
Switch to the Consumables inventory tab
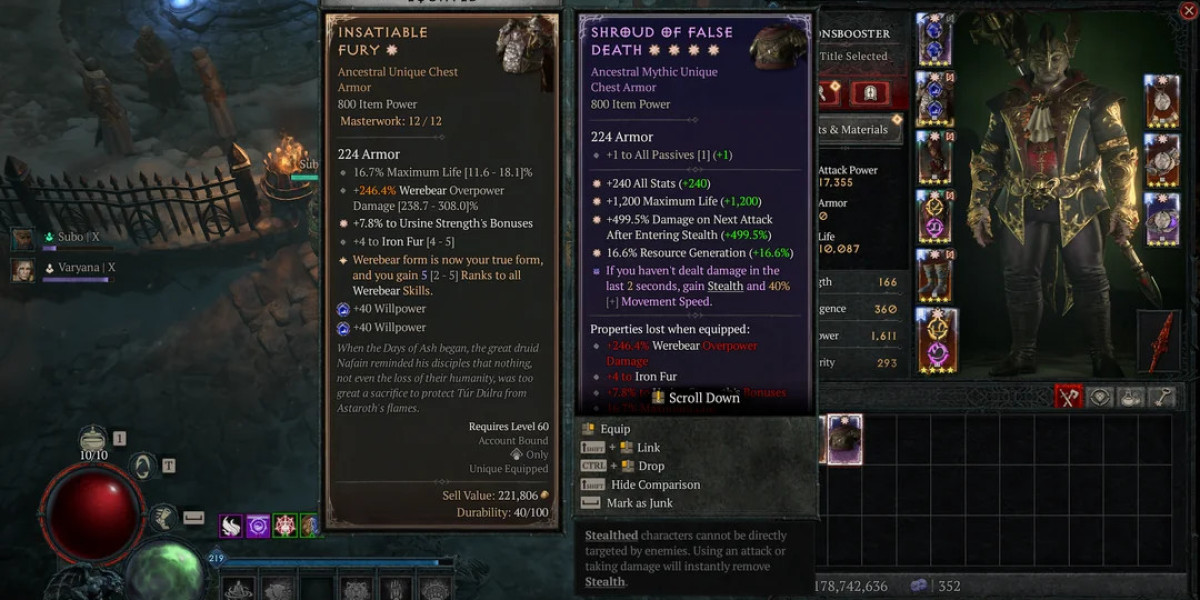click(x=1131, y=397)
